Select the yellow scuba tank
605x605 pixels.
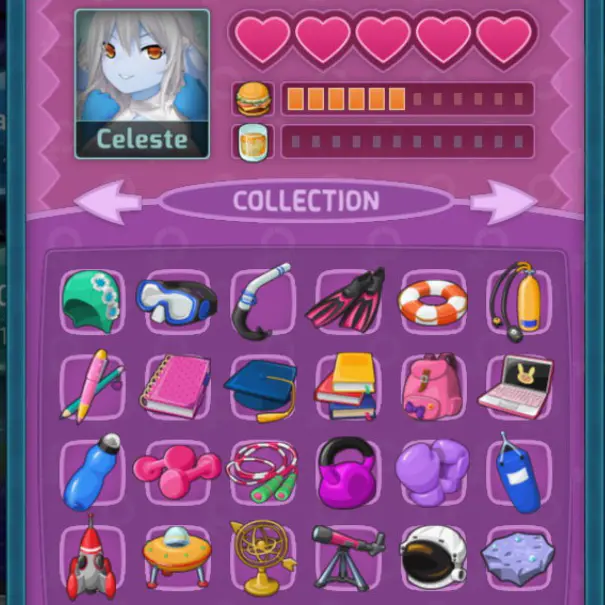tap(517, 299)
